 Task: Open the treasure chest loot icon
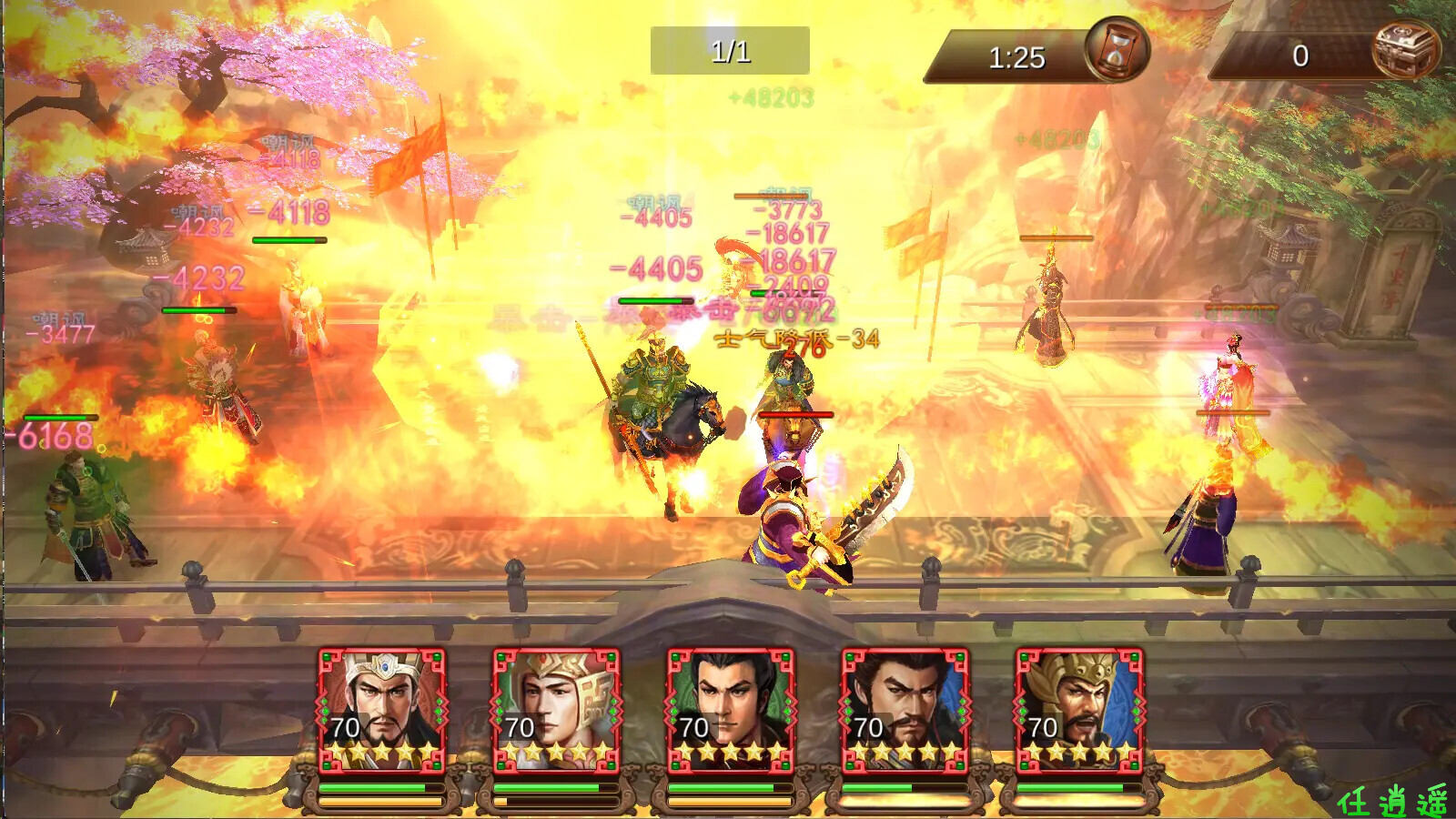click(1405, 50)
